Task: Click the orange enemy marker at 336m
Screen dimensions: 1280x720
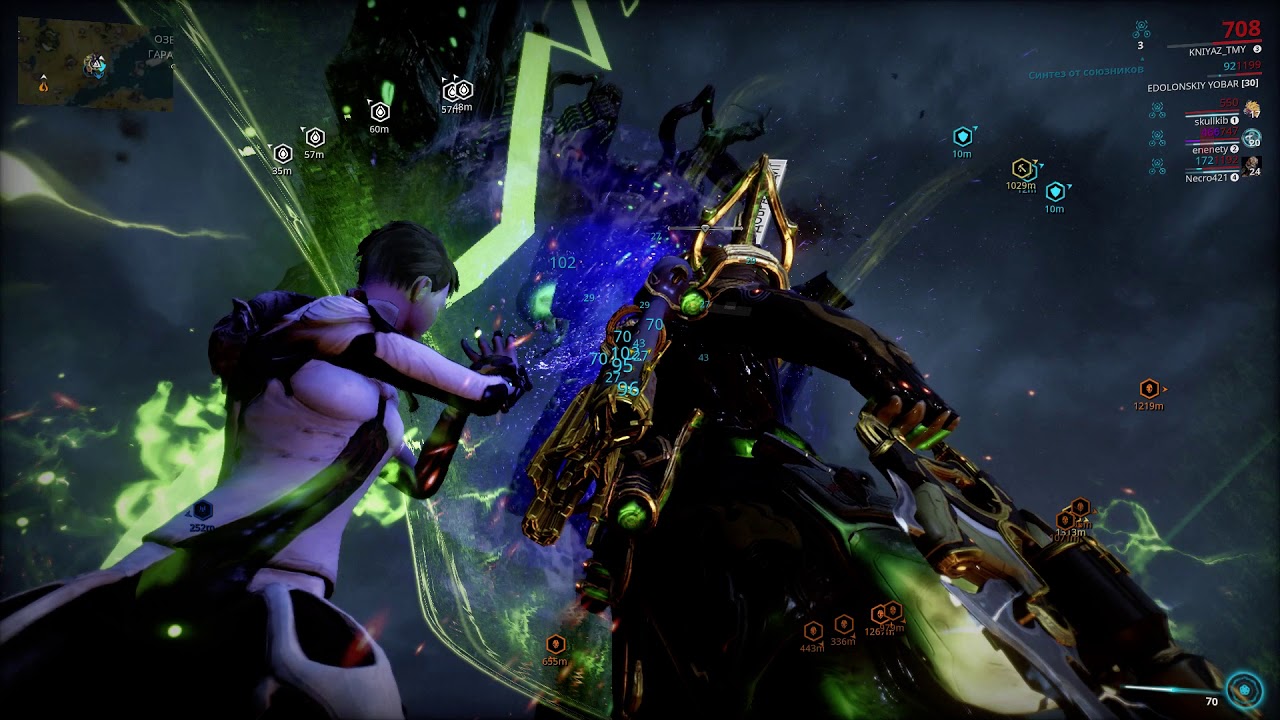Action: point(843,624)
